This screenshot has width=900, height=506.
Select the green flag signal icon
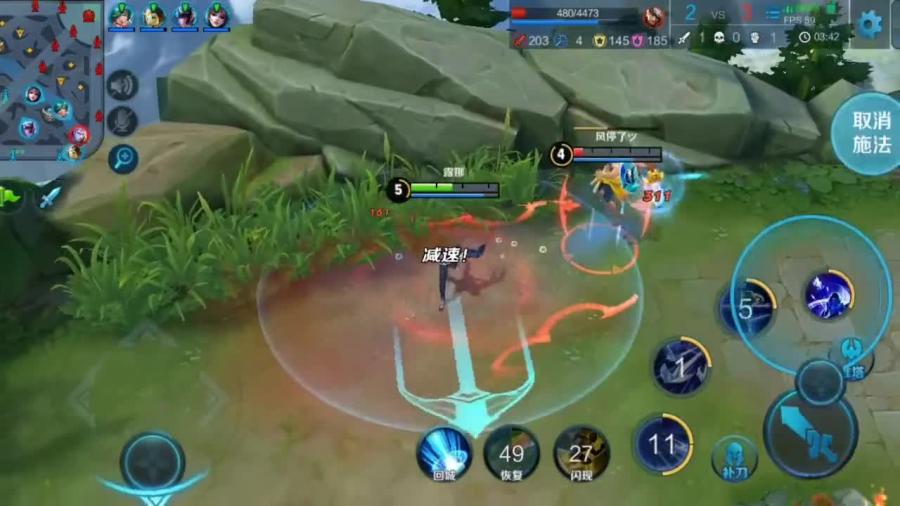pos(12,196)
